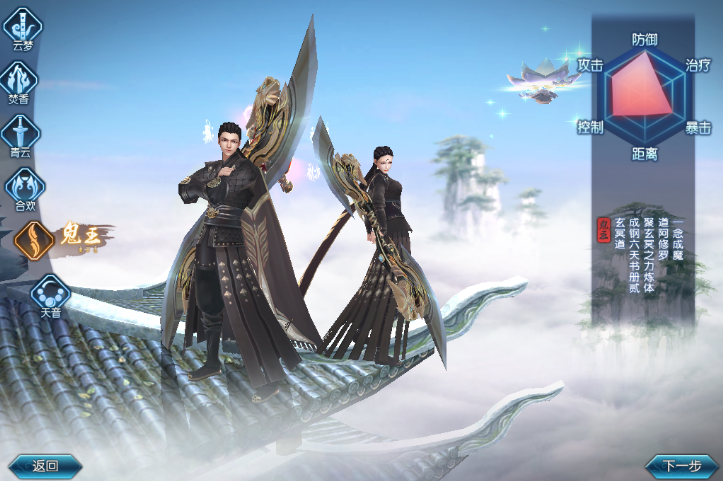The image size is (723, 481).
Task: Go back with the 返回 button
Action: click(x=45, y=465)
